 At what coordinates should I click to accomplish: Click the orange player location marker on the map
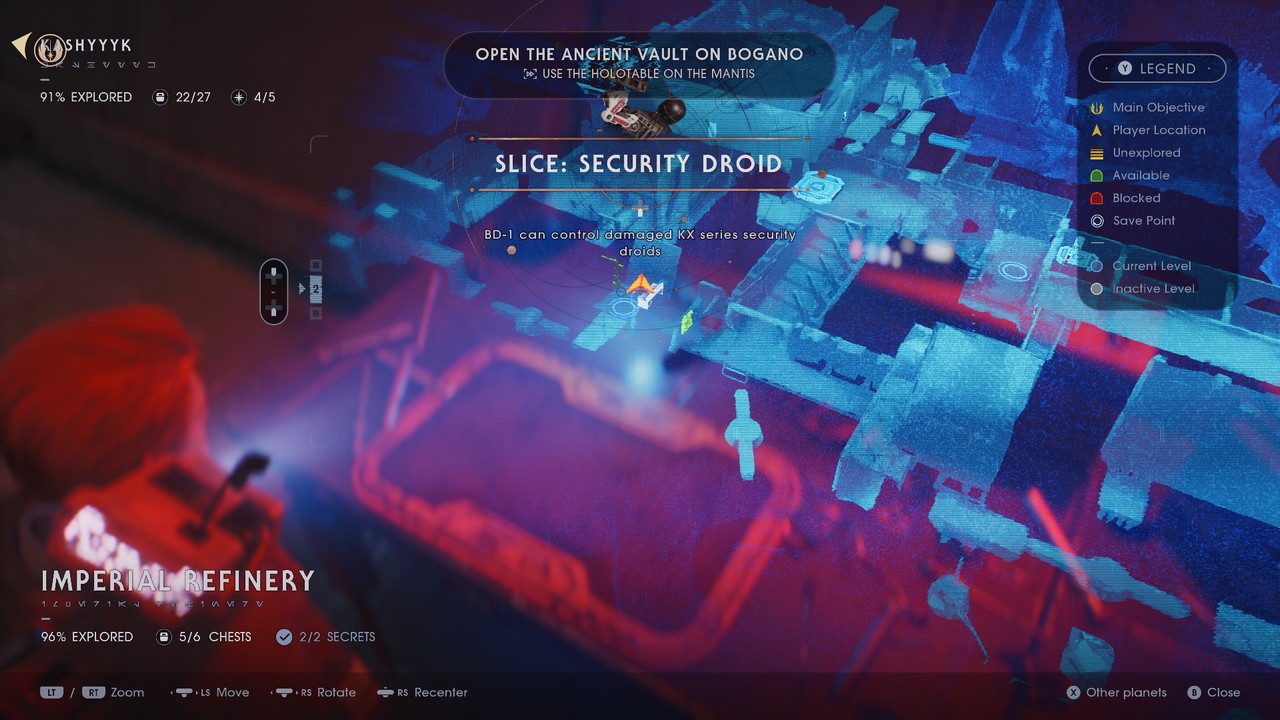tap(641, 289)
